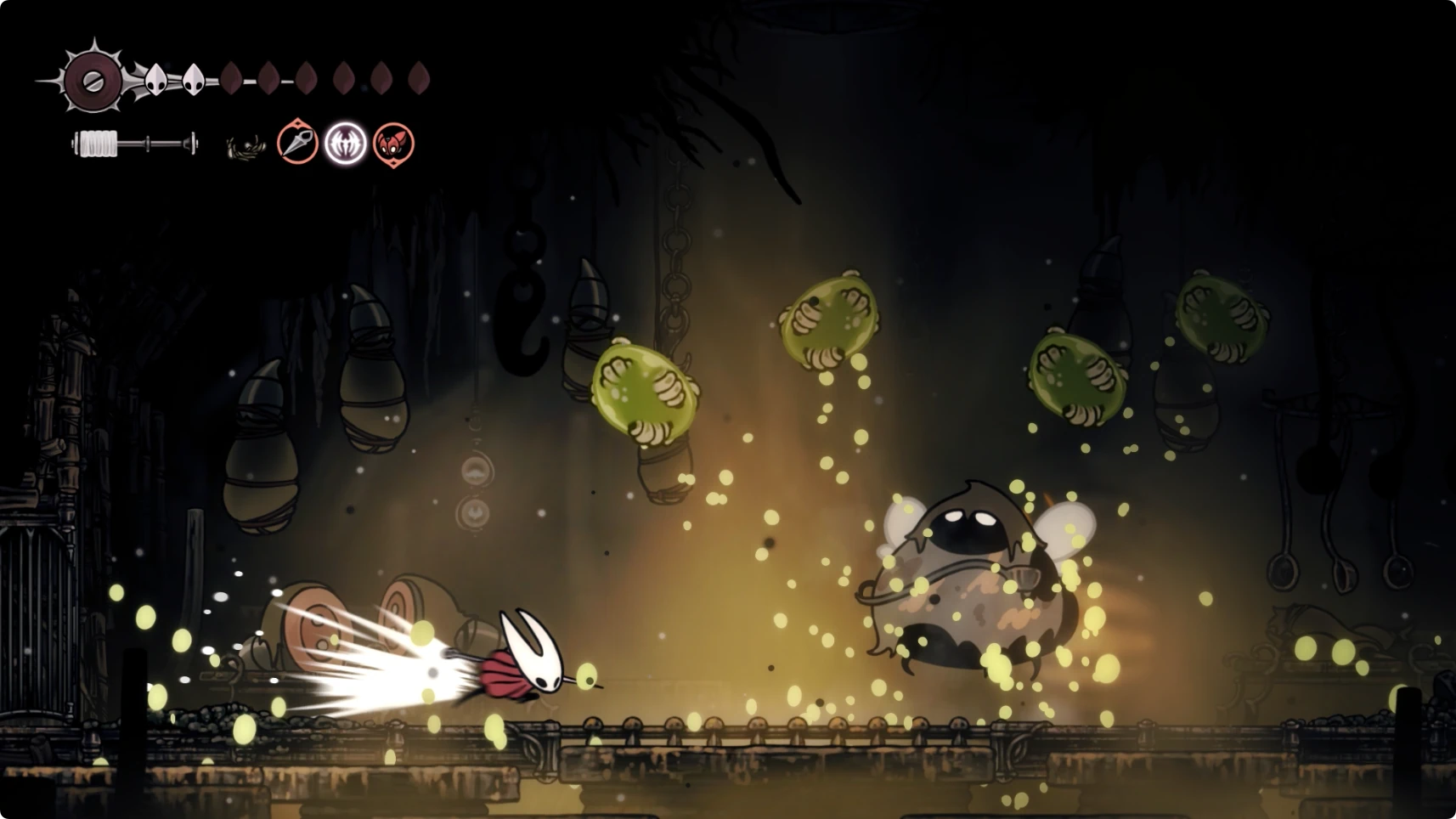Viewport: 1456px width, 819px height.
Task: Select the throwing dagger tool icon
Action: tap(297, 142)
